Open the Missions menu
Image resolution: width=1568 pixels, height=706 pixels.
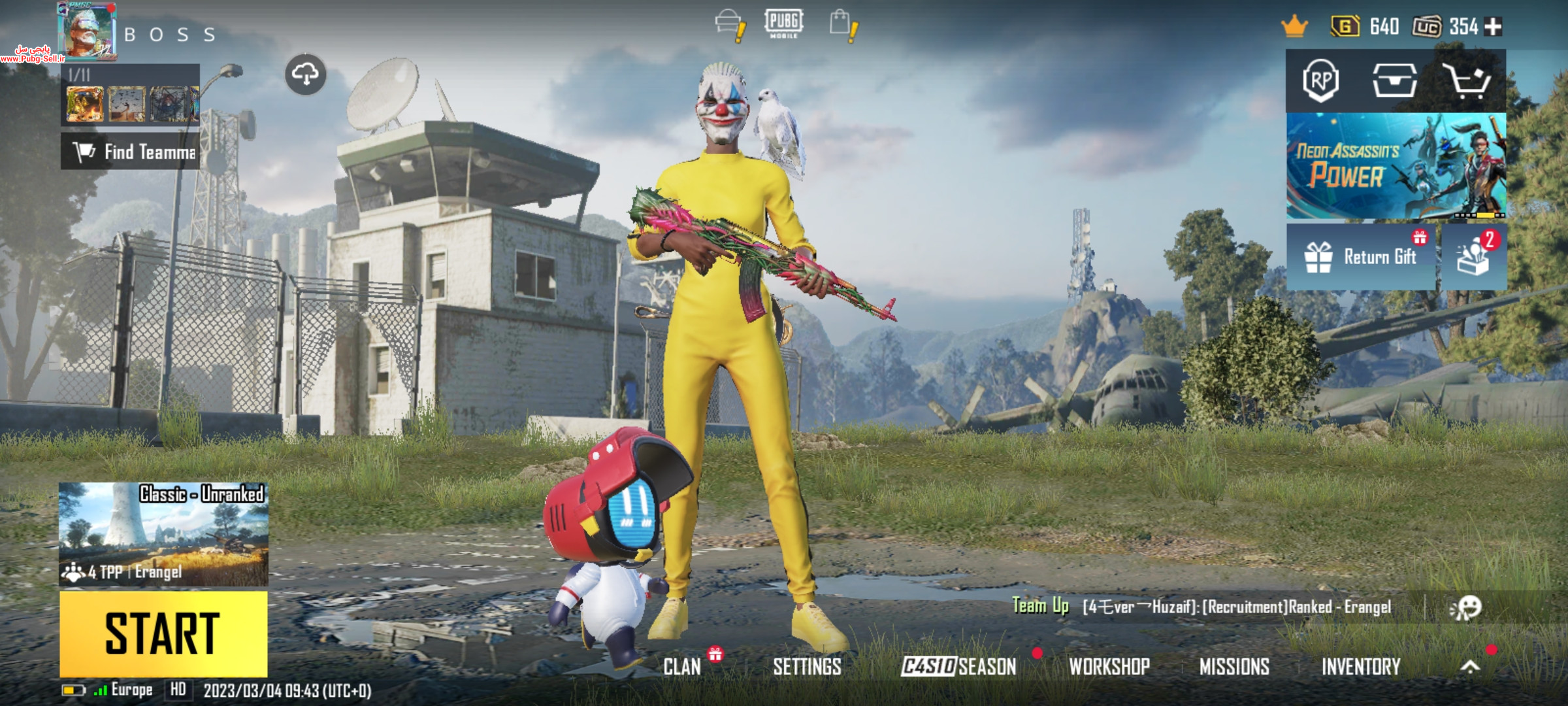coord(1234,666)
